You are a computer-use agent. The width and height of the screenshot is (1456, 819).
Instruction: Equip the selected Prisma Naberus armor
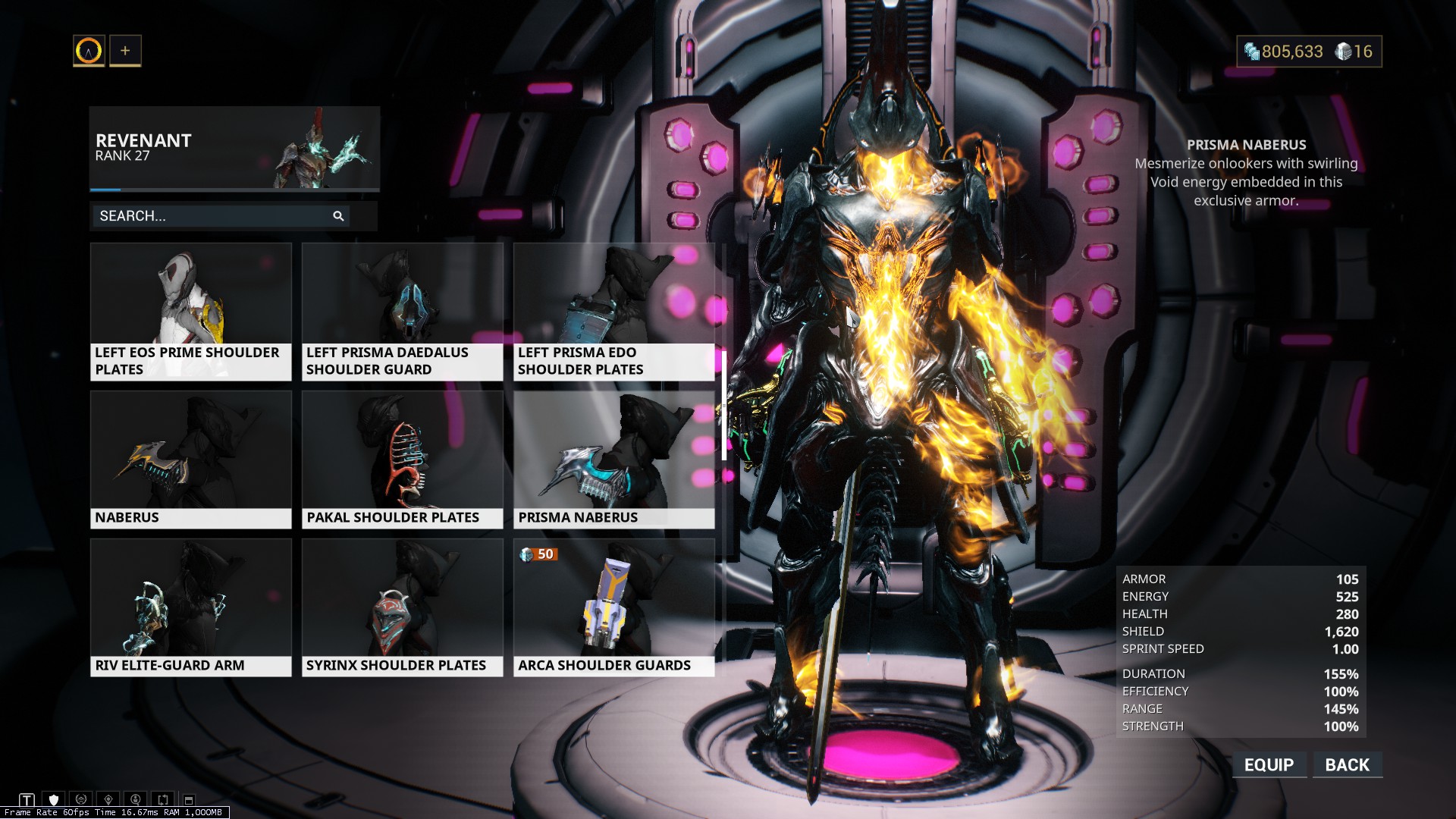[x=1269, y=764]
